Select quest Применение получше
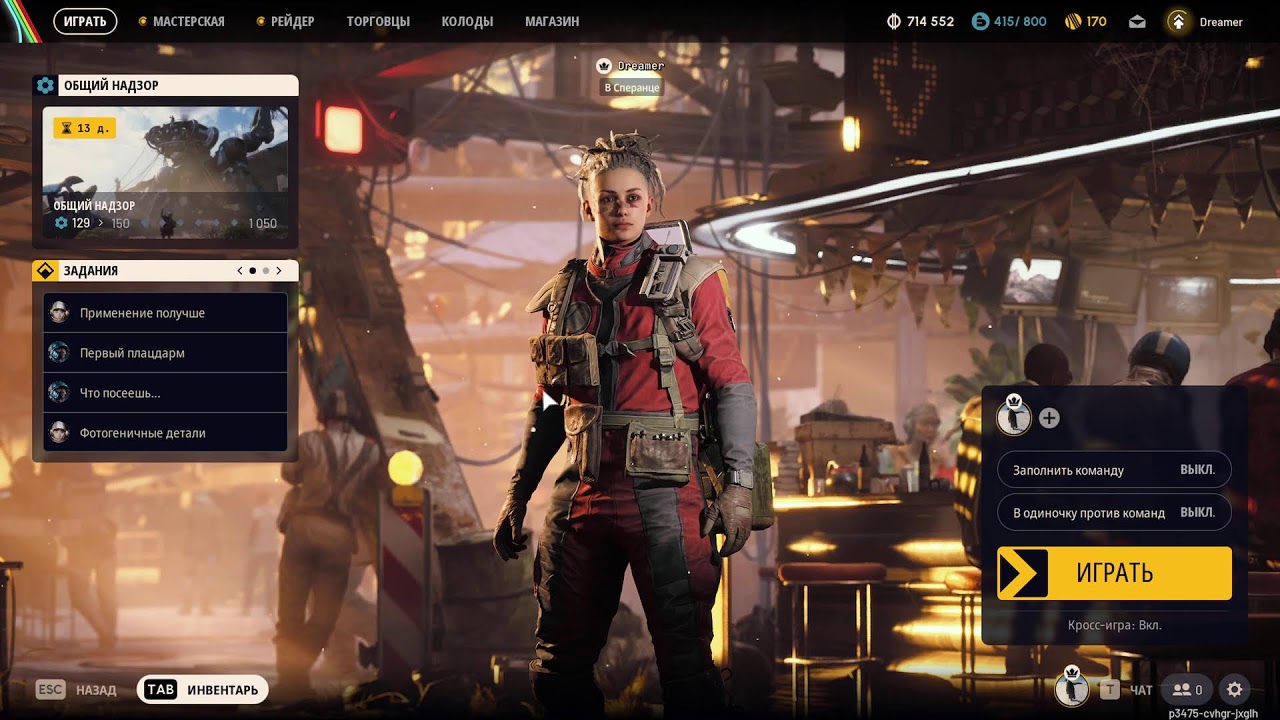Viewport: 1280px width, 720px height. coord(165,313)
